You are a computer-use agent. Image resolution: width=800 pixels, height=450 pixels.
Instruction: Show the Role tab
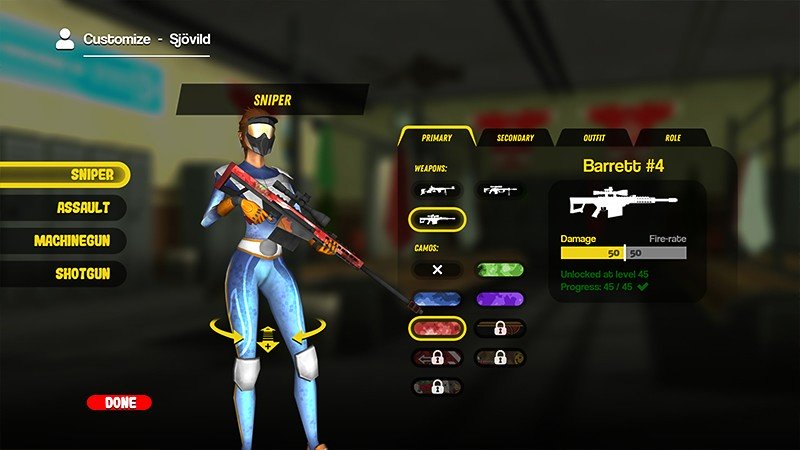point(672,138)
